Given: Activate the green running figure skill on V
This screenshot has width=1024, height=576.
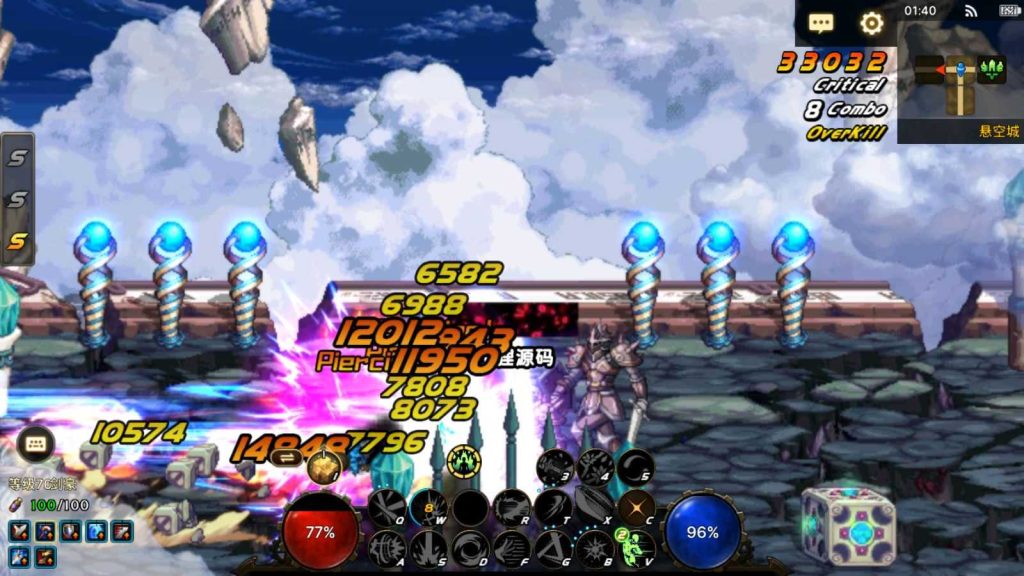Looking at the screenshot, I should [635, 547].
